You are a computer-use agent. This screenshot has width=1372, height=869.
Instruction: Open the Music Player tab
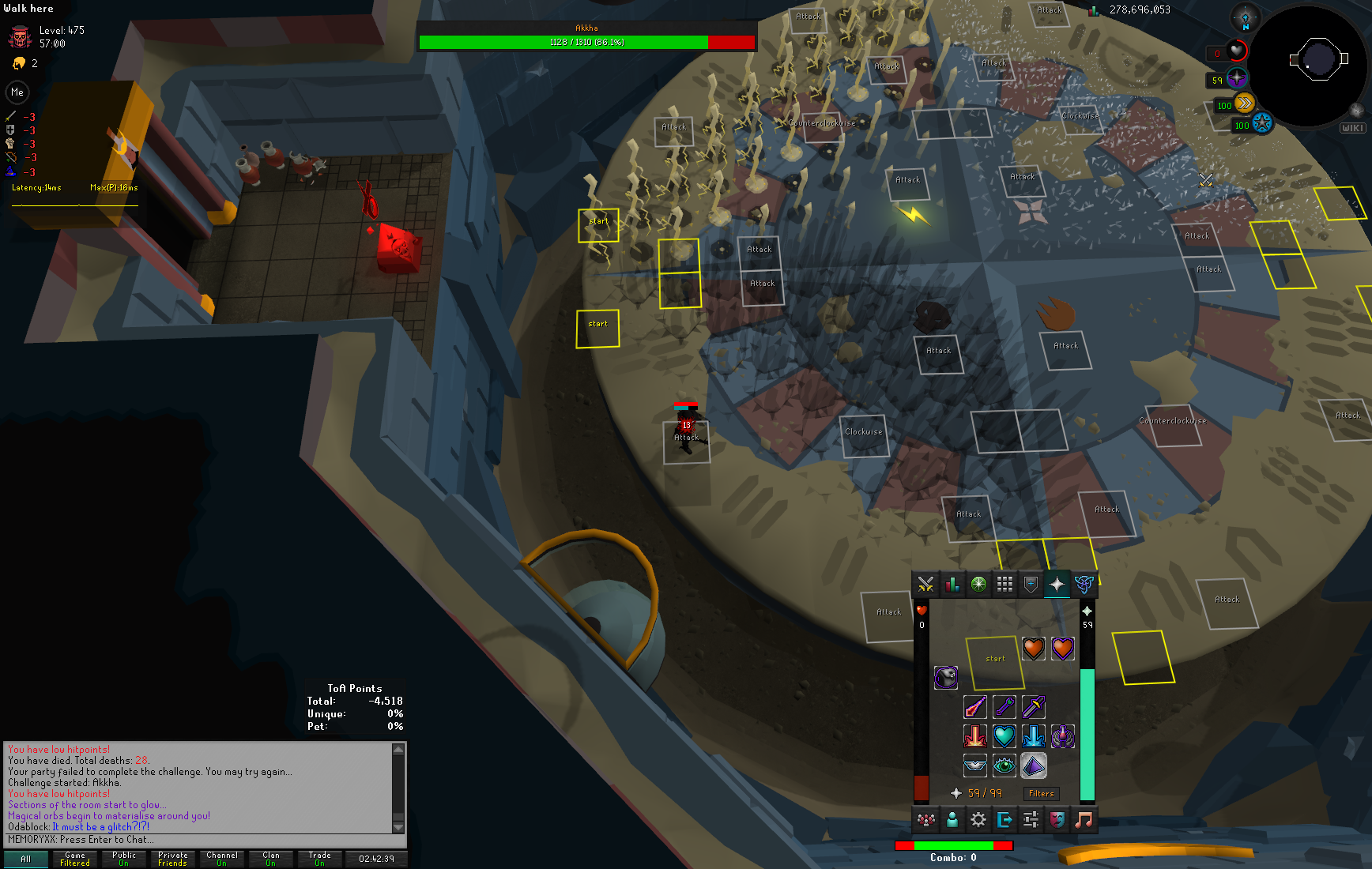pyautogui.click(x=1084, y=820)
